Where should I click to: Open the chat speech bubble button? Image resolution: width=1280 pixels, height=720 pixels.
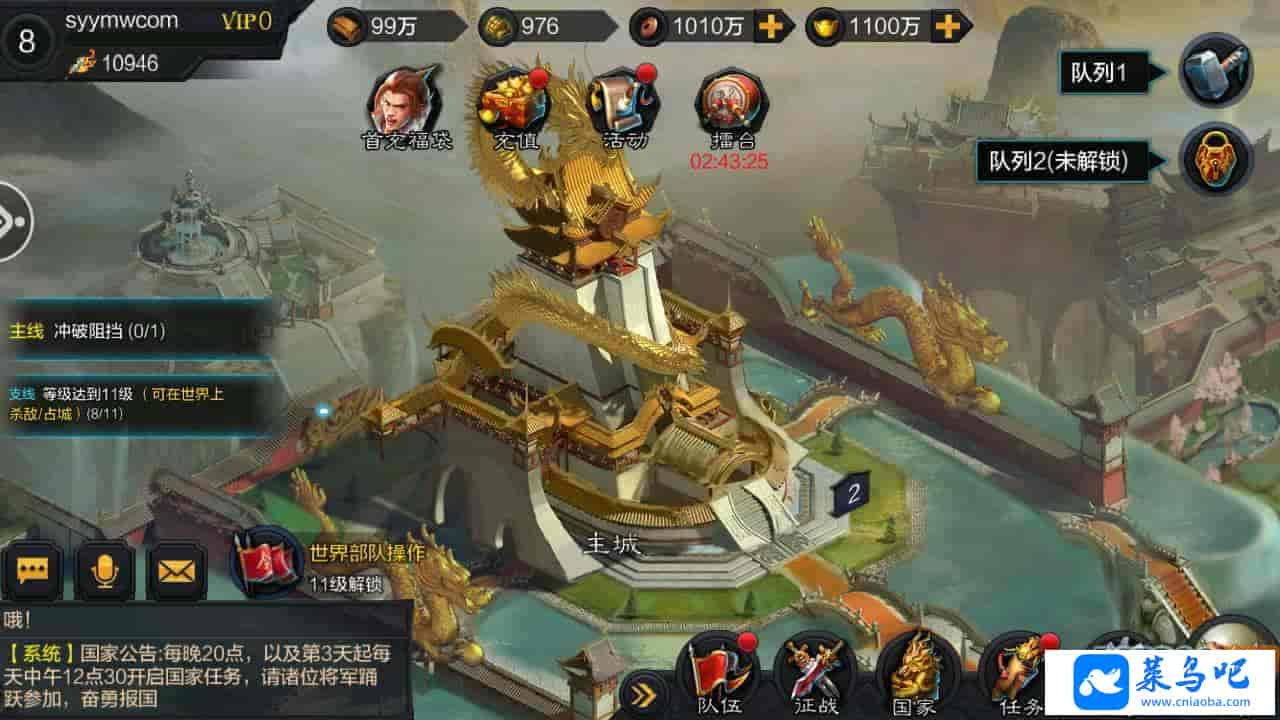[x=33, y=570]
